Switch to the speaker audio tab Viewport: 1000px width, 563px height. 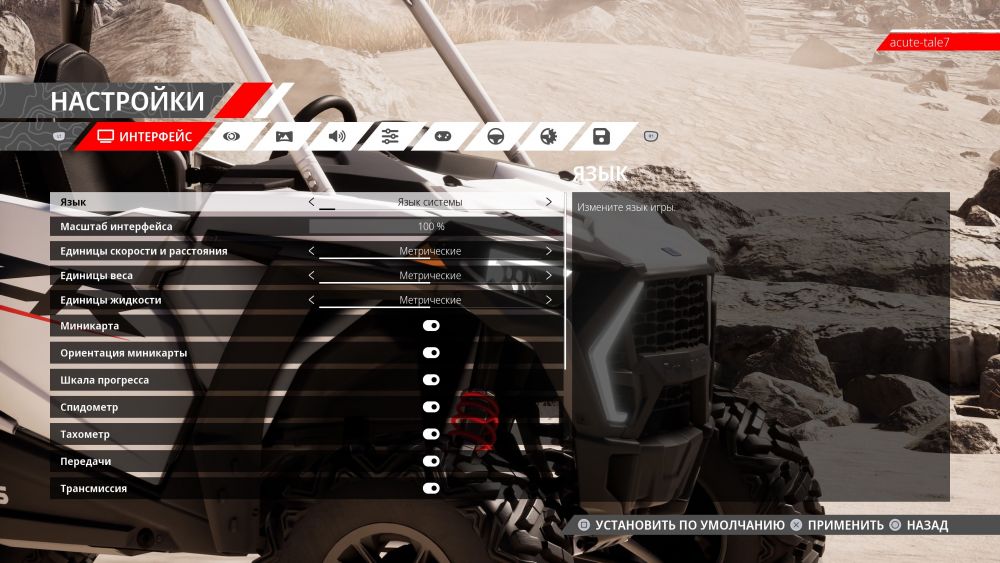pos(337,136)
